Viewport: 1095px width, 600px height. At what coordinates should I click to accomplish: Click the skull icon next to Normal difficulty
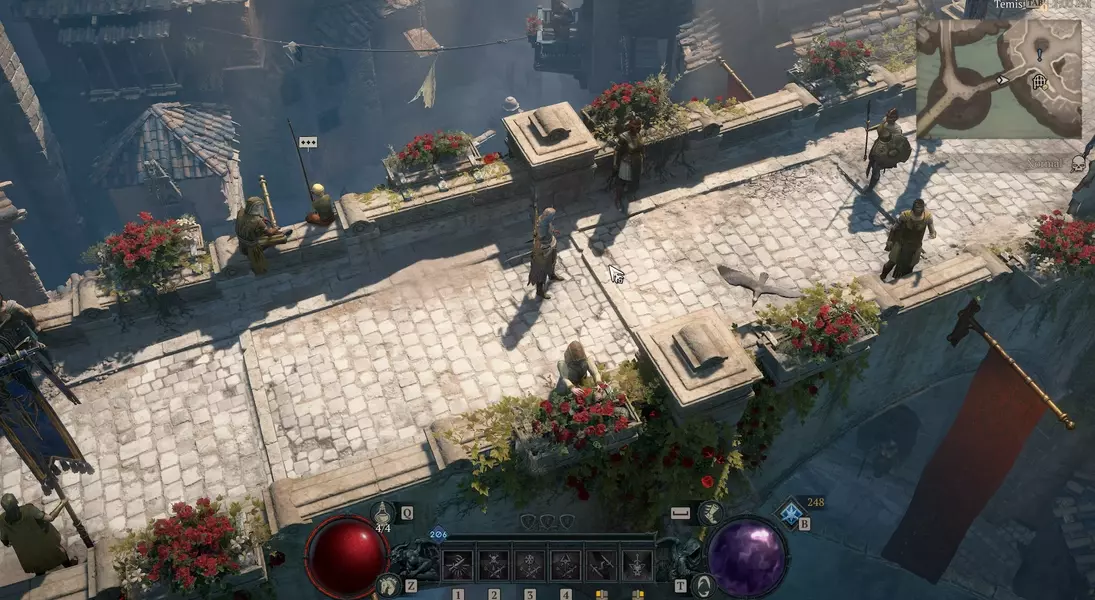tap(1078, 163)
